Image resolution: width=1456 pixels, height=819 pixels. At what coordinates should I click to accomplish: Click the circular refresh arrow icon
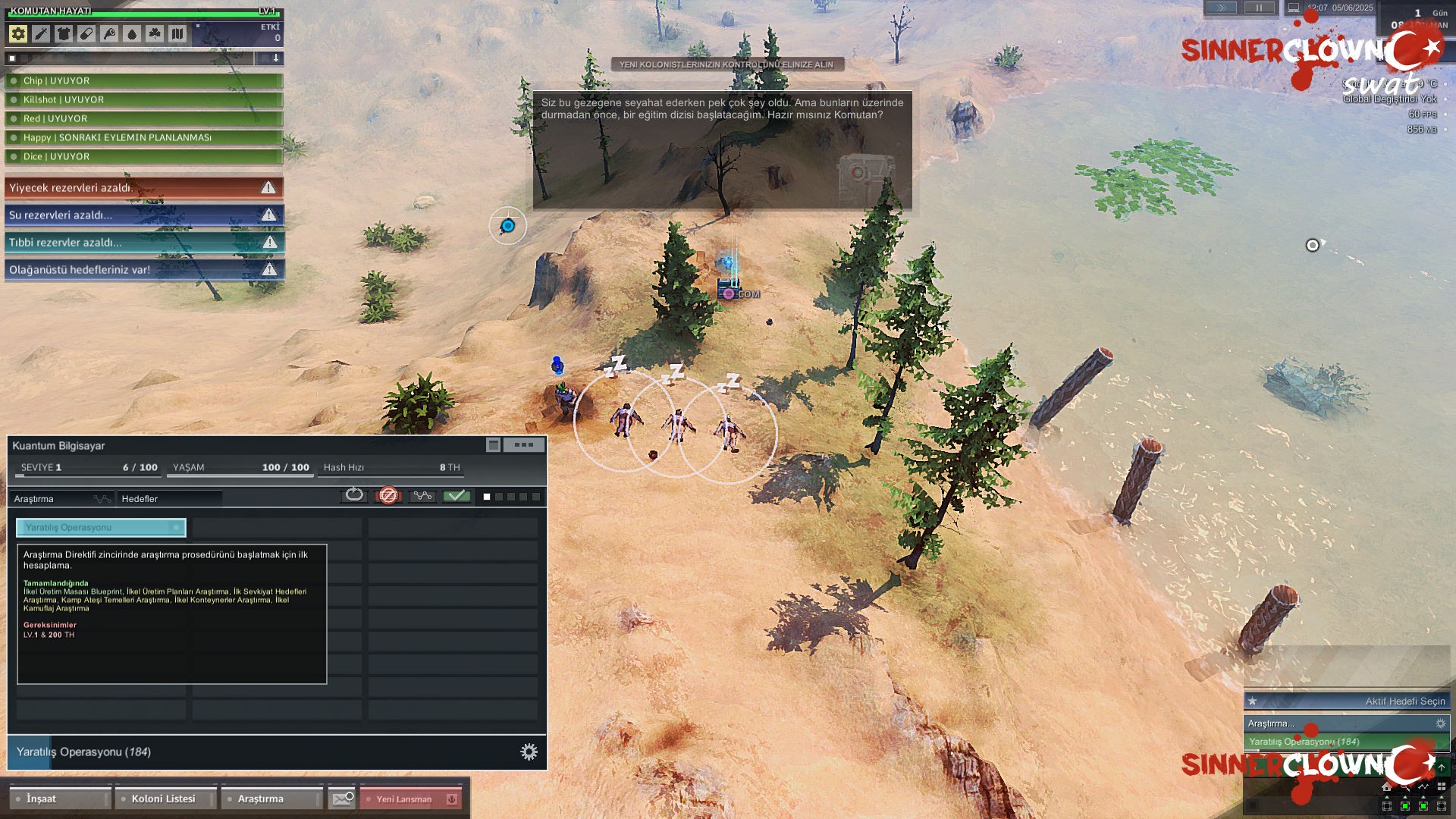pyautogui.click(x=354, y=495)
